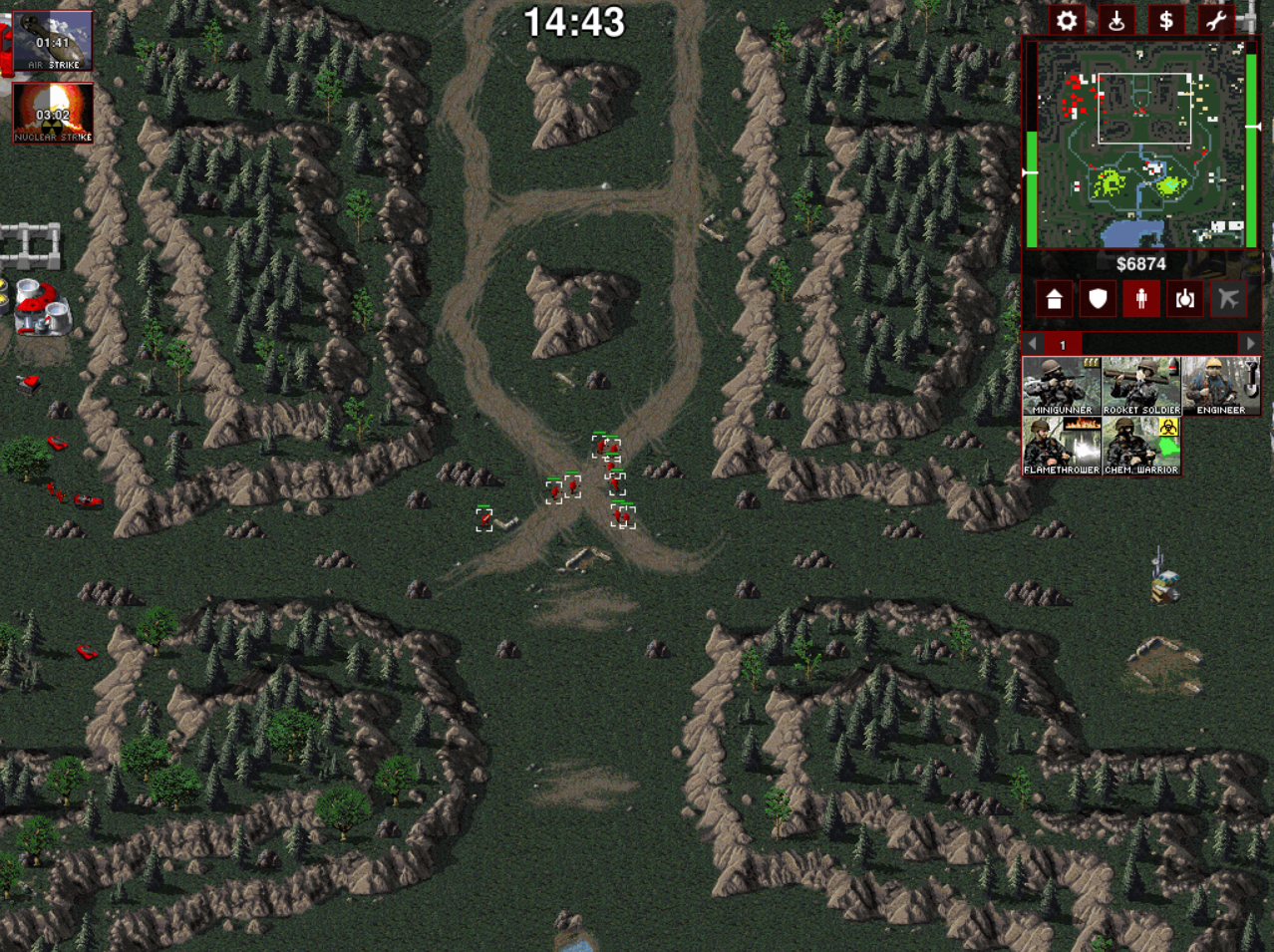Select the infantry production tab
Viewport: 1274px width, 952px height.
pyautogui.click(x=1141, y=299)
